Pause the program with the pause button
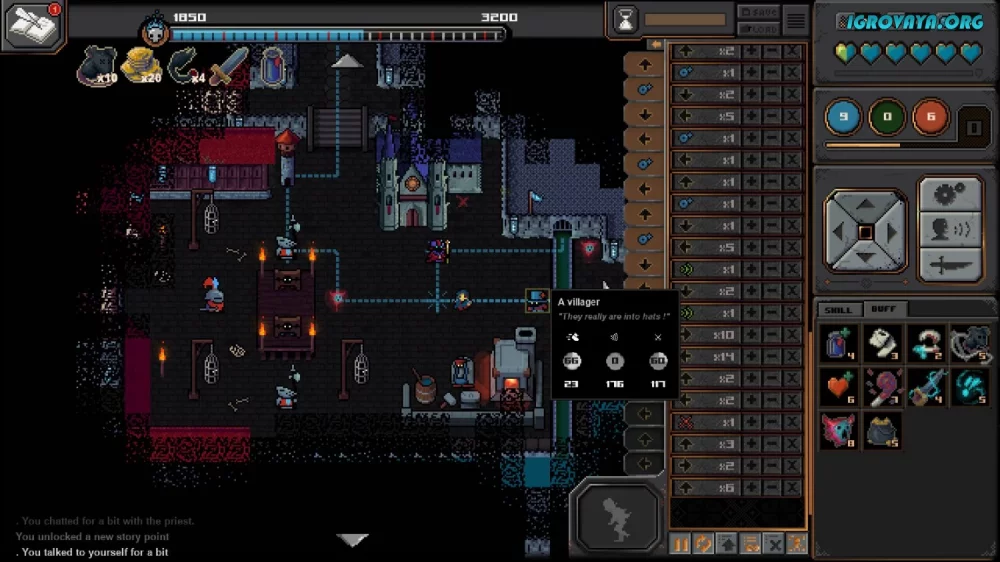The height and width of the screenshot is (562, 1000). (x=681, y=544)
